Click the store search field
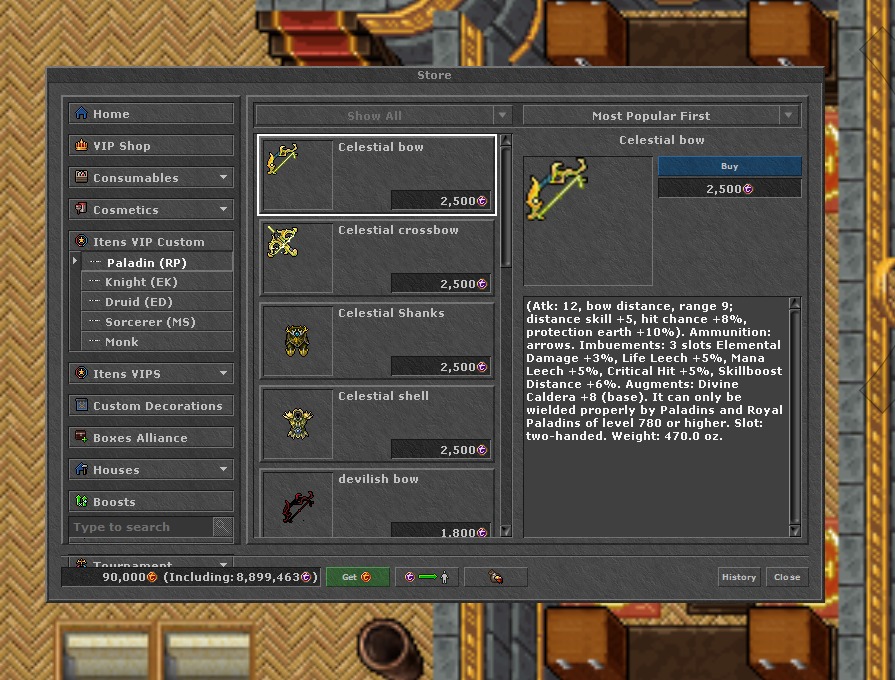This screenshot has width=895, height=680. (x=140, y=527)
